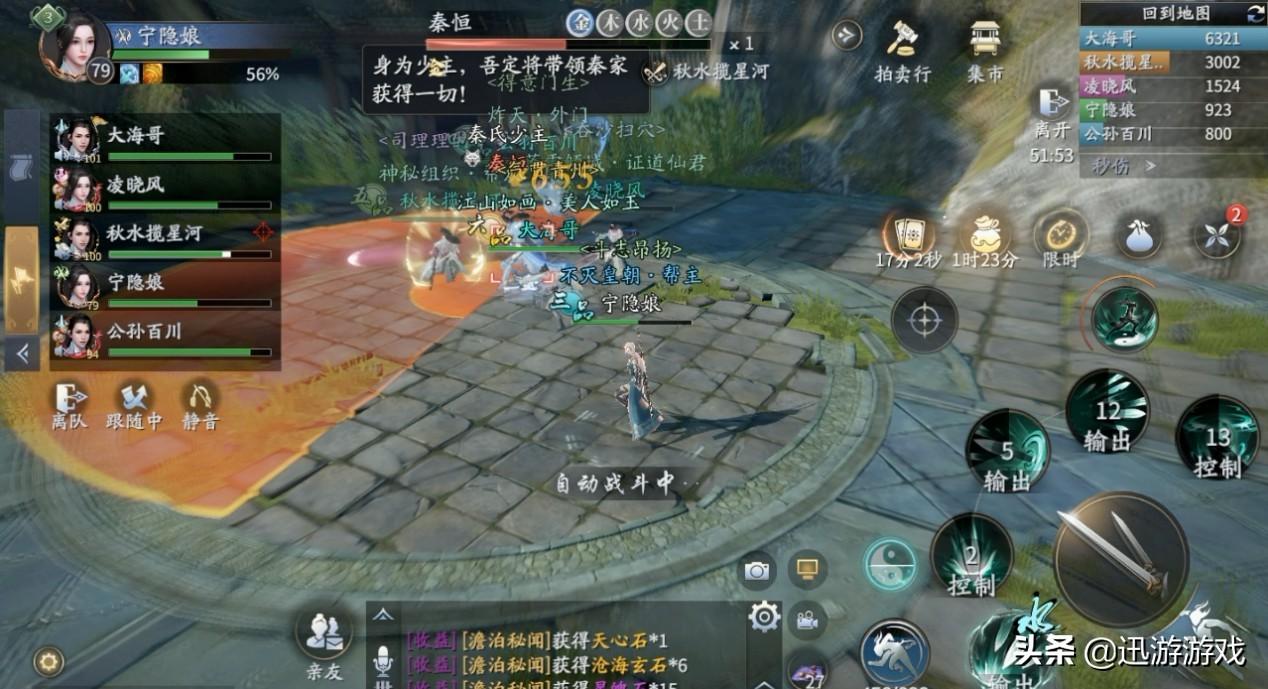1268x689 pixels.
Task: Select teammate 凌晓风 in party list
Action: (165, 188)
